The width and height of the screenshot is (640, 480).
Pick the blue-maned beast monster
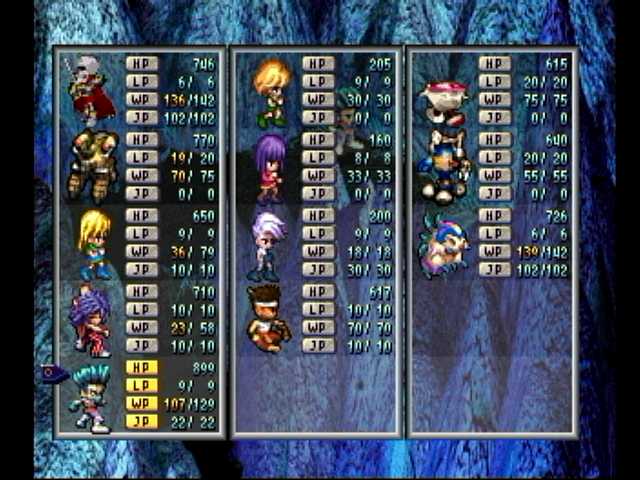[x=444, y=245]
